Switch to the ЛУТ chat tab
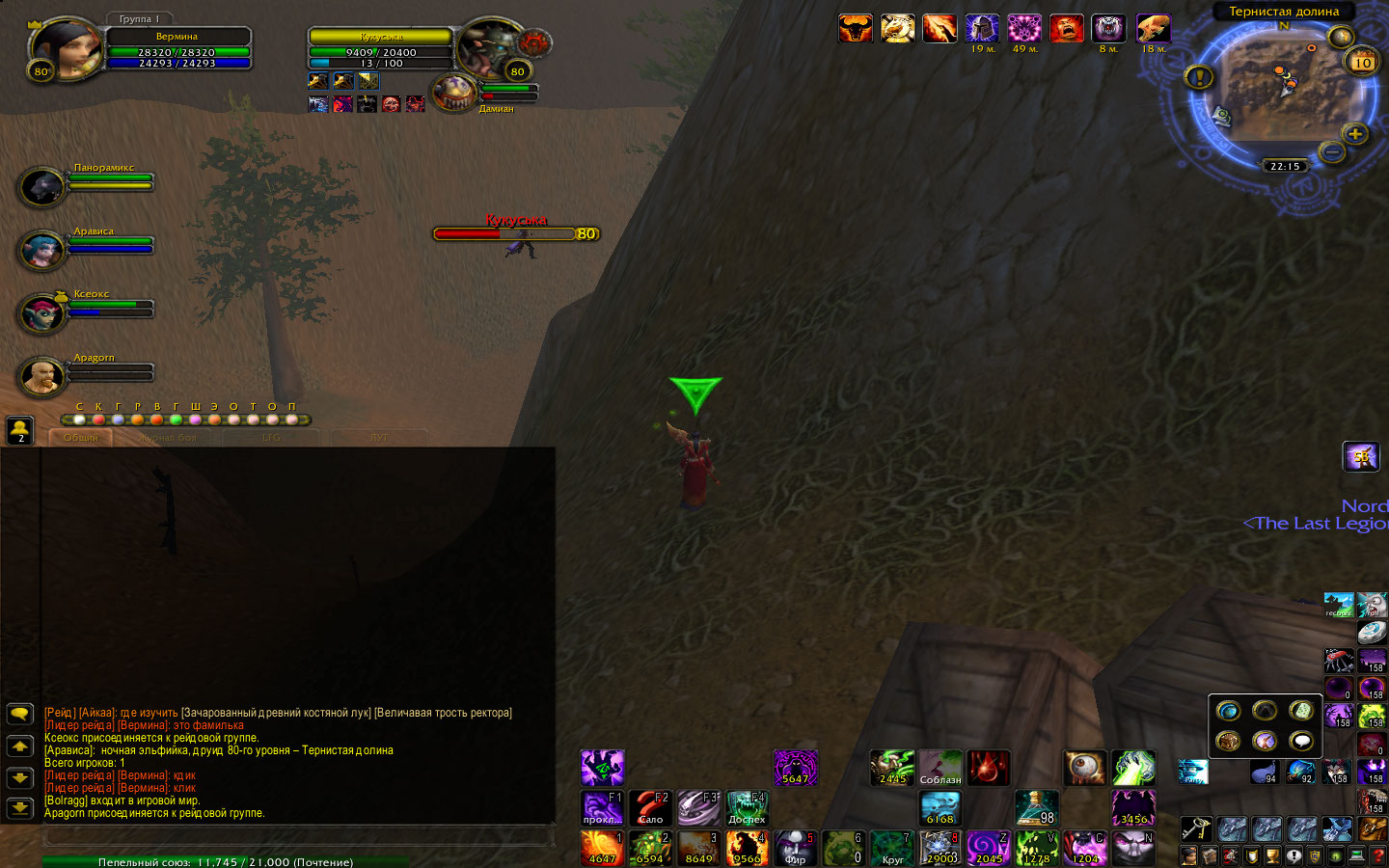1389x868 pixels. coord(379,438)
